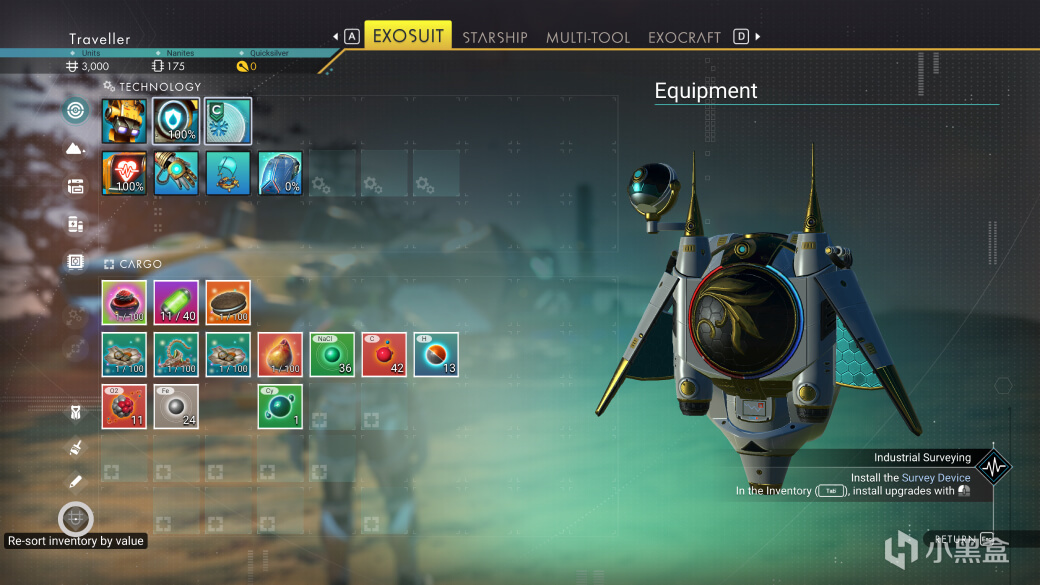This screenshot has height=585, width=1040.
Task: Select the snowflake C-class upgrade module
Action: click(x=228, y=121)
